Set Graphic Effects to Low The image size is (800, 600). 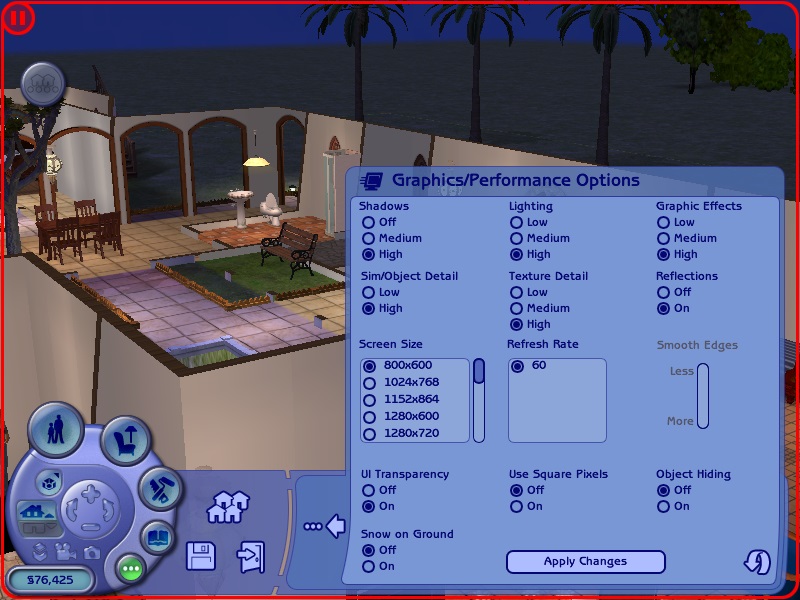point(663,223)
